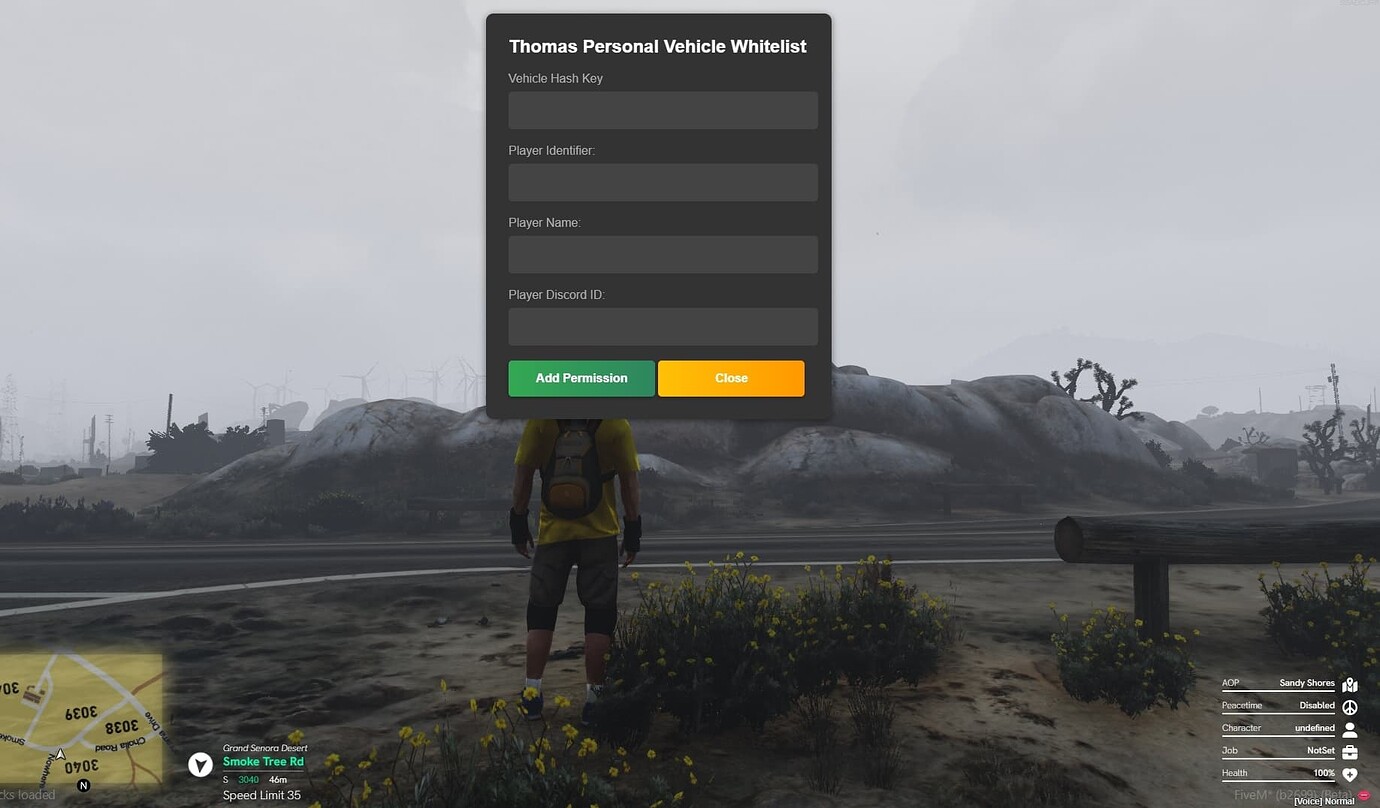
Task: Click the N compass marker on the minimap
Action: [84, 786]
